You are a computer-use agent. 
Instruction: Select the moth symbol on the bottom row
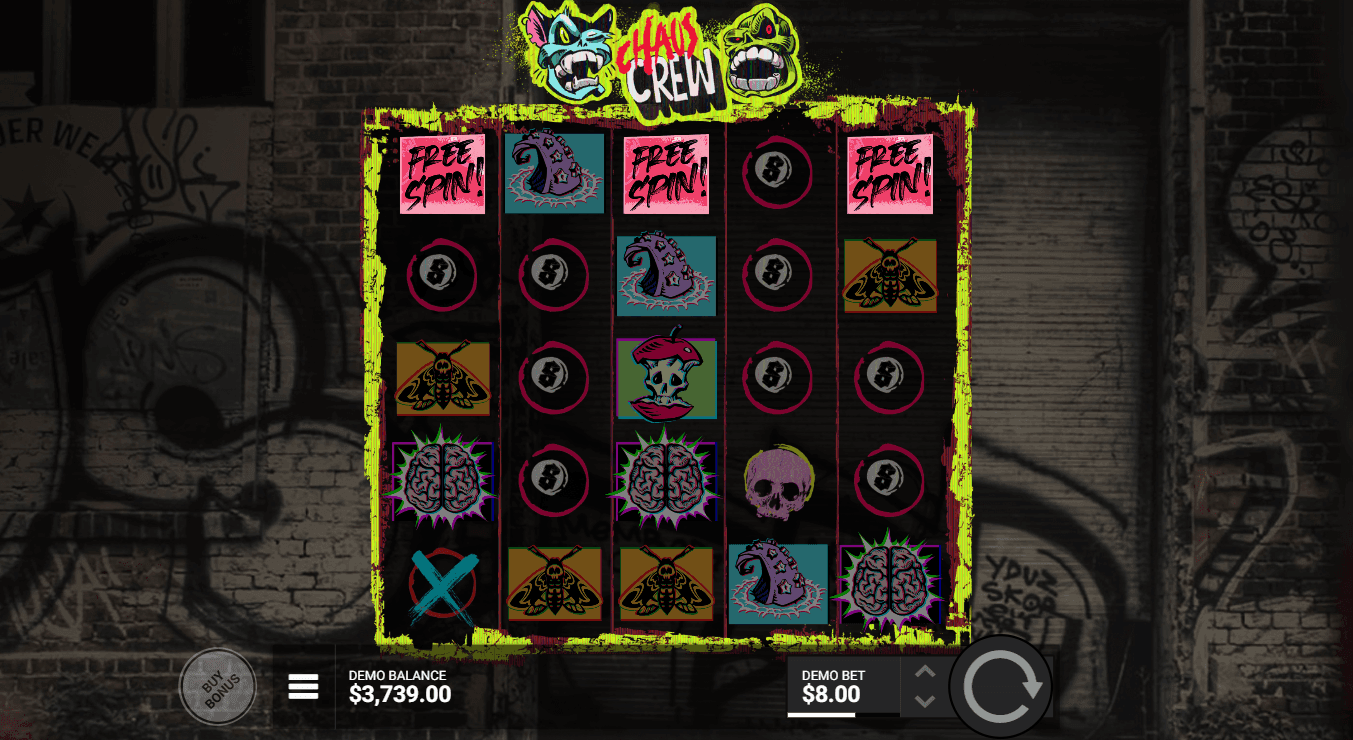point(553,582)
